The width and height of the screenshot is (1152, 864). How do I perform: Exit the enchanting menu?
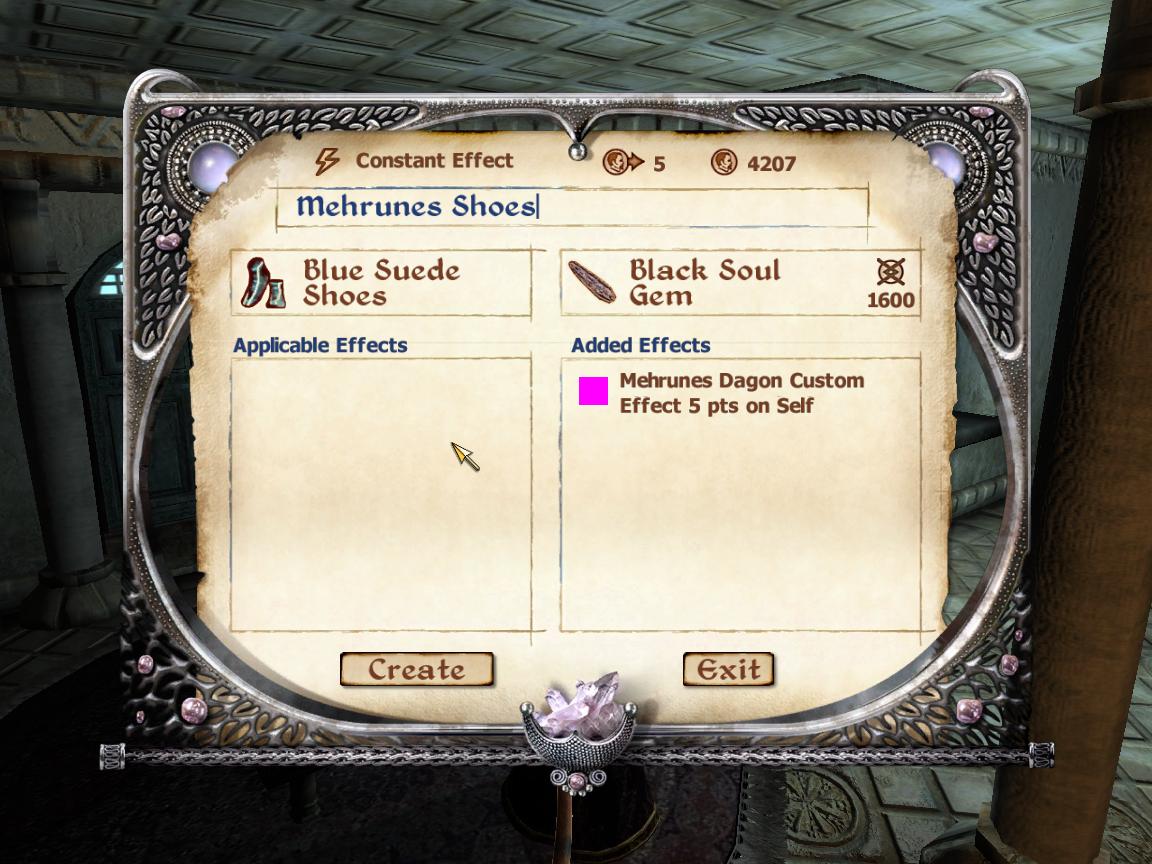[728, 670]
